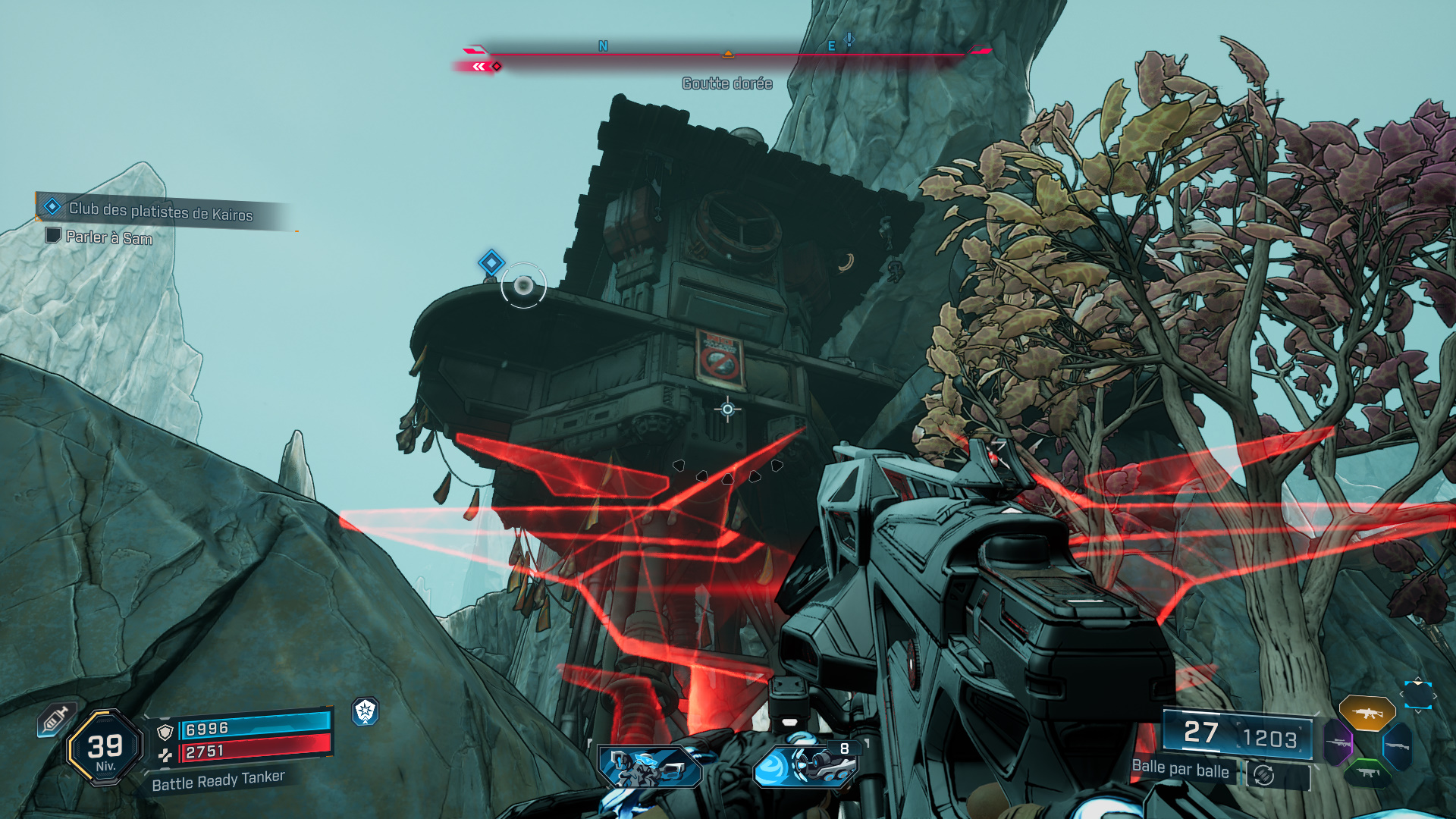Equip the blue shotgun weapon slot
This screenshot has height=819, width=1456.
(1396, 746)
